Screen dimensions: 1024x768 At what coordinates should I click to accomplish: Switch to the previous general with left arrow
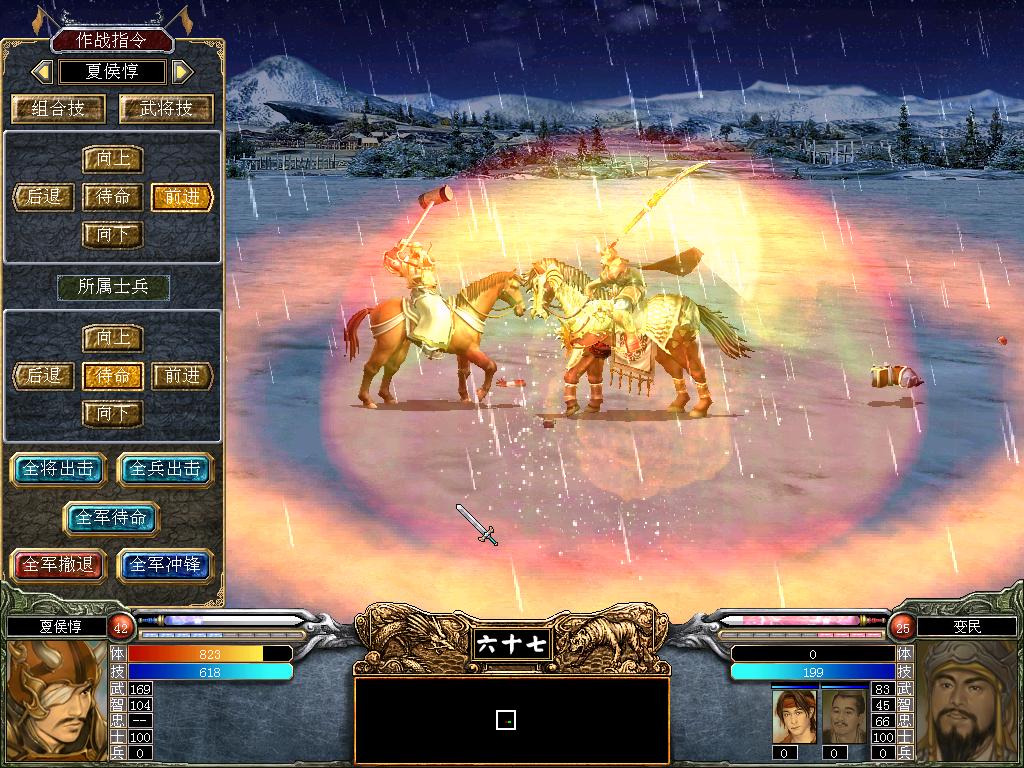click(x=42, y=72)
